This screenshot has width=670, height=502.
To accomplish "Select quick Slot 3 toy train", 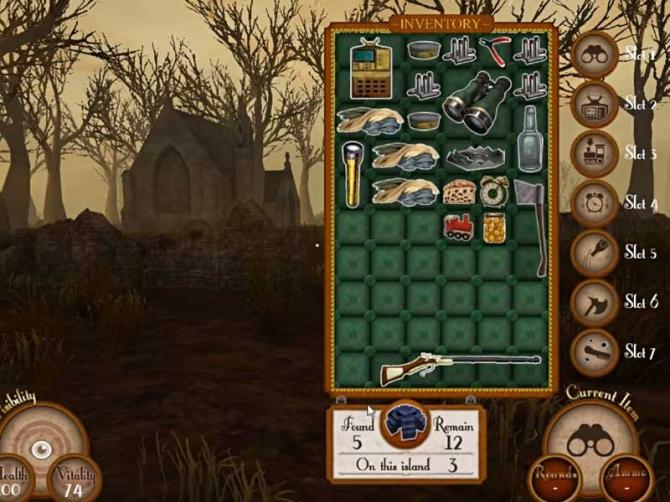I will [594, 153].
